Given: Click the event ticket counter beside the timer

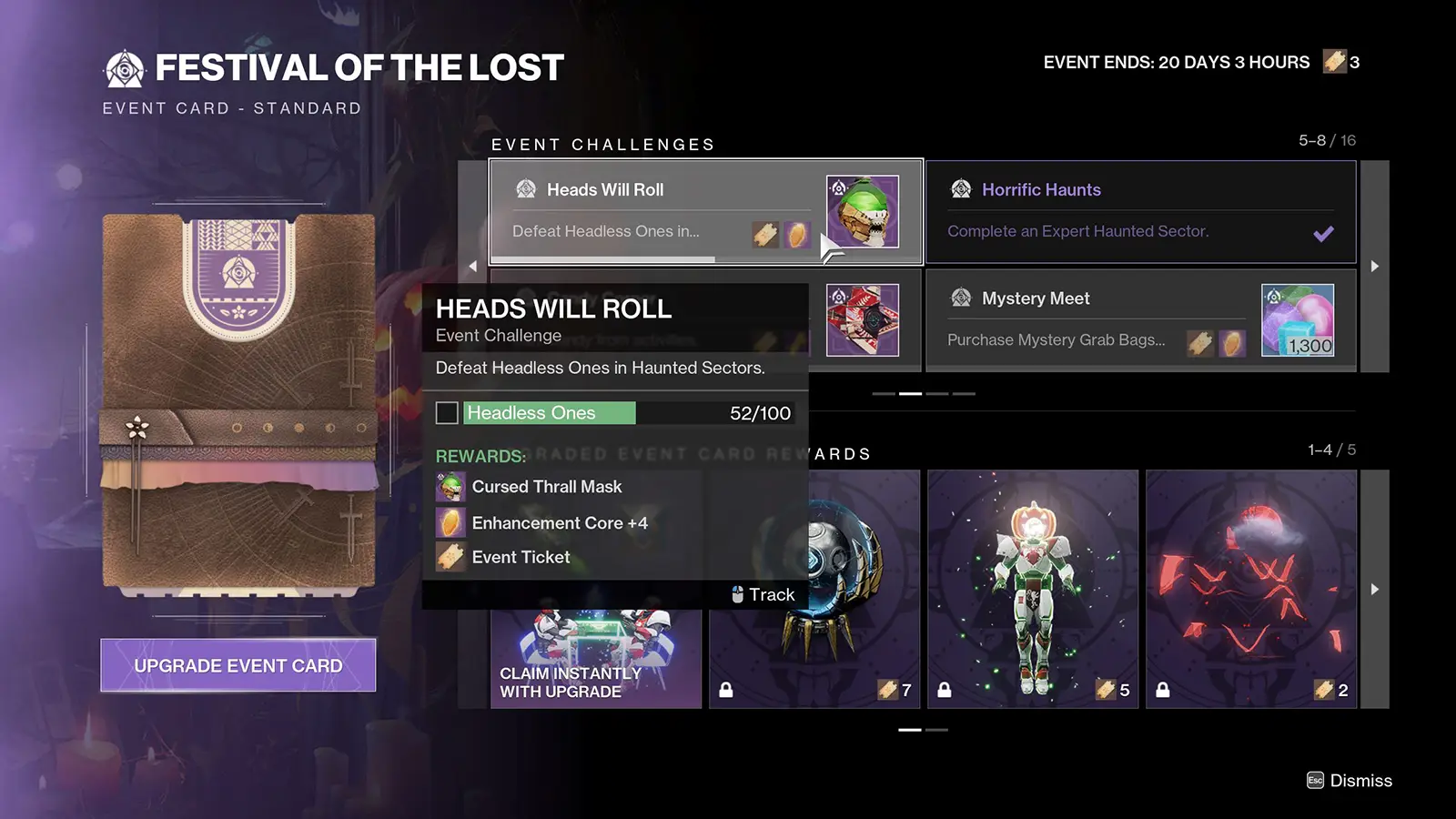Looking at the screenshot, I should click(1337, 62).
